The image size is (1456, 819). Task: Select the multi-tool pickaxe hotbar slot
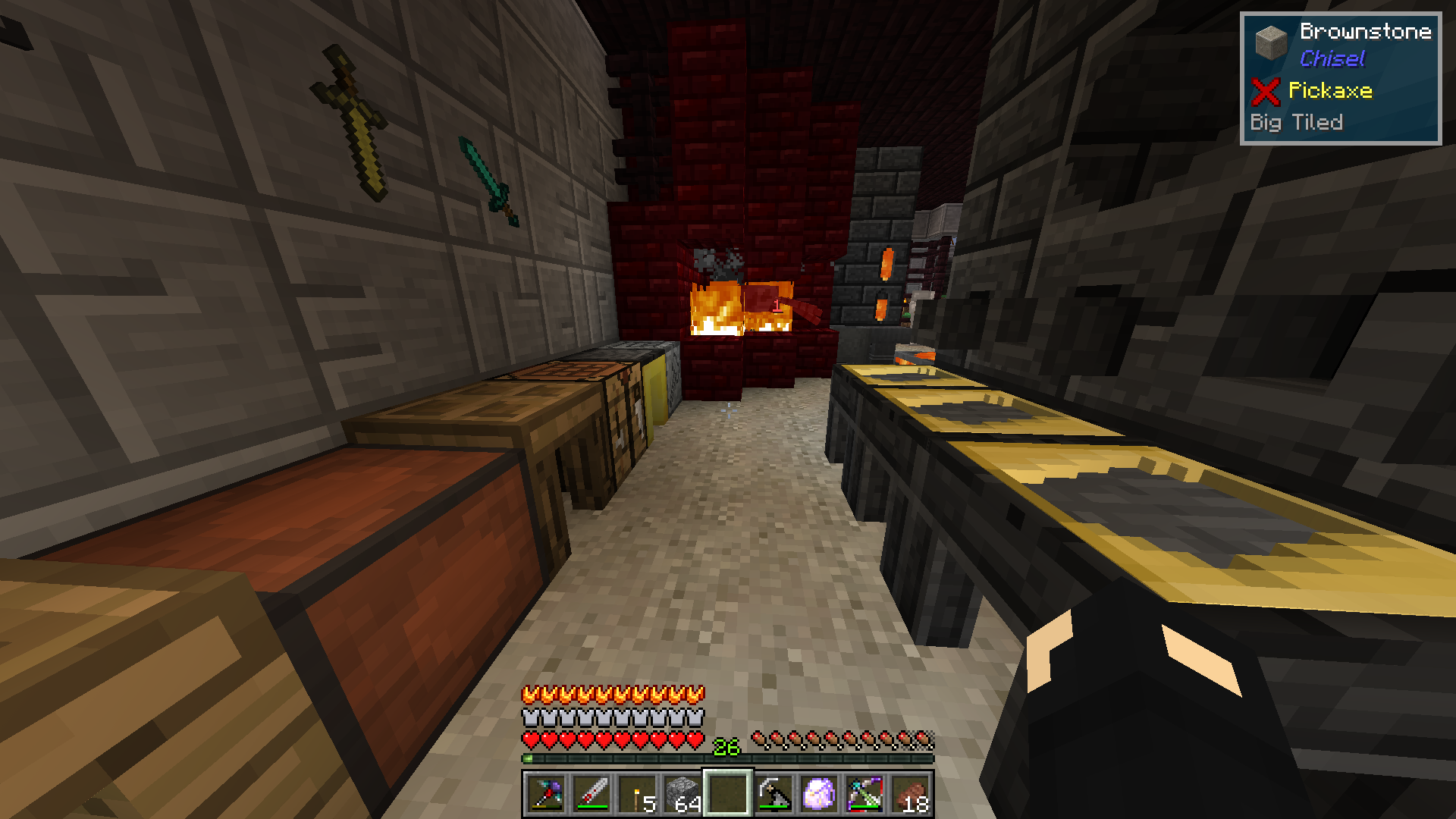546,794
